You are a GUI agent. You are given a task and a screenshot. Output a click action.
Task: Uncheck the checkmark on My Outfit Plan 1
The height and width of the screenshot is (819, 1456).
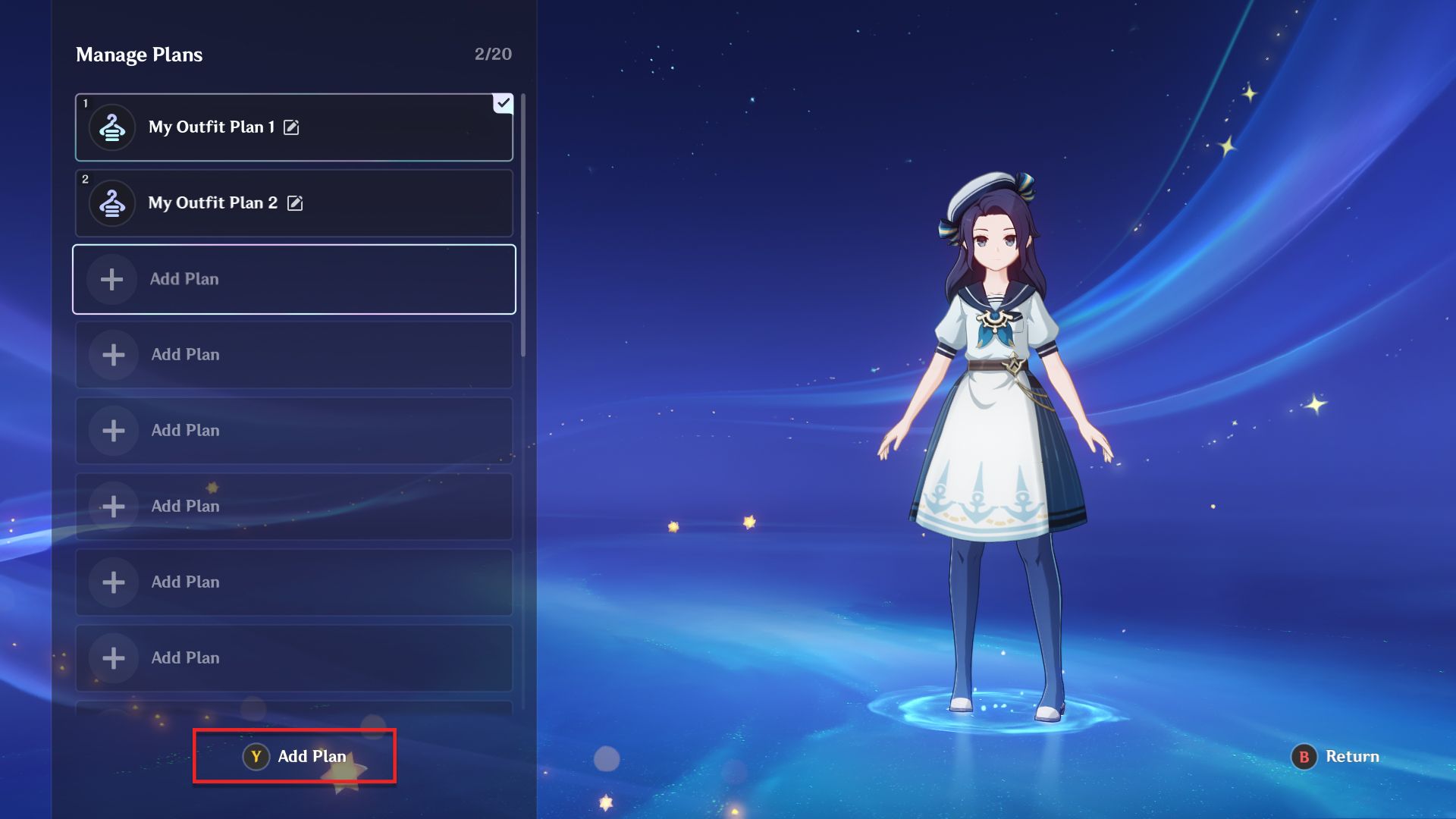(x=503, y=104)
